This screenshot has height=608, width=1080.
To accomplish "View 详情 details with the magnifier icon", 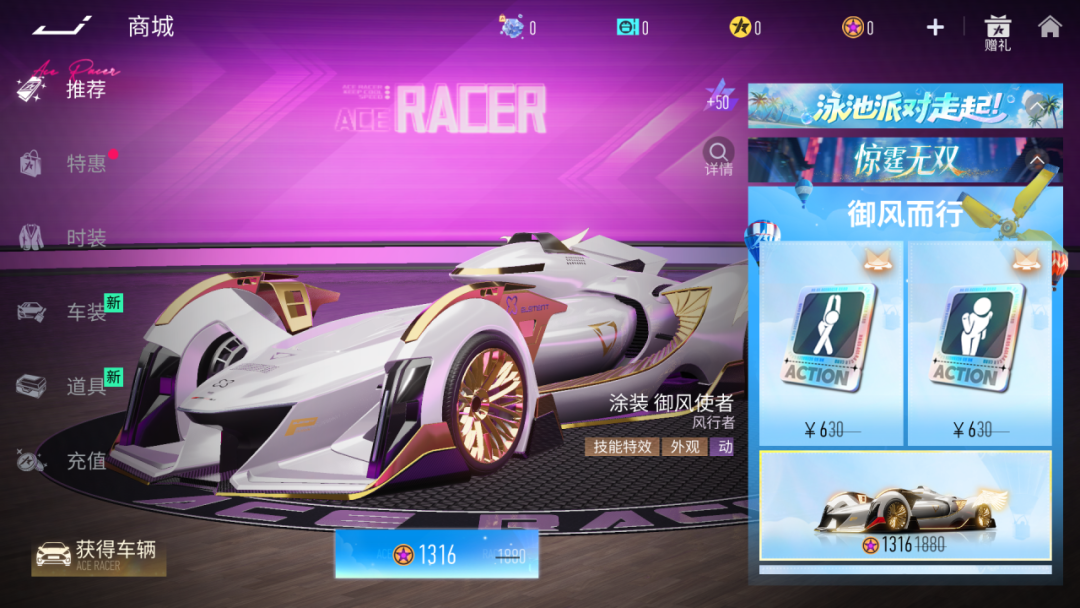I will pyautogui.click(x=718, y=157).
